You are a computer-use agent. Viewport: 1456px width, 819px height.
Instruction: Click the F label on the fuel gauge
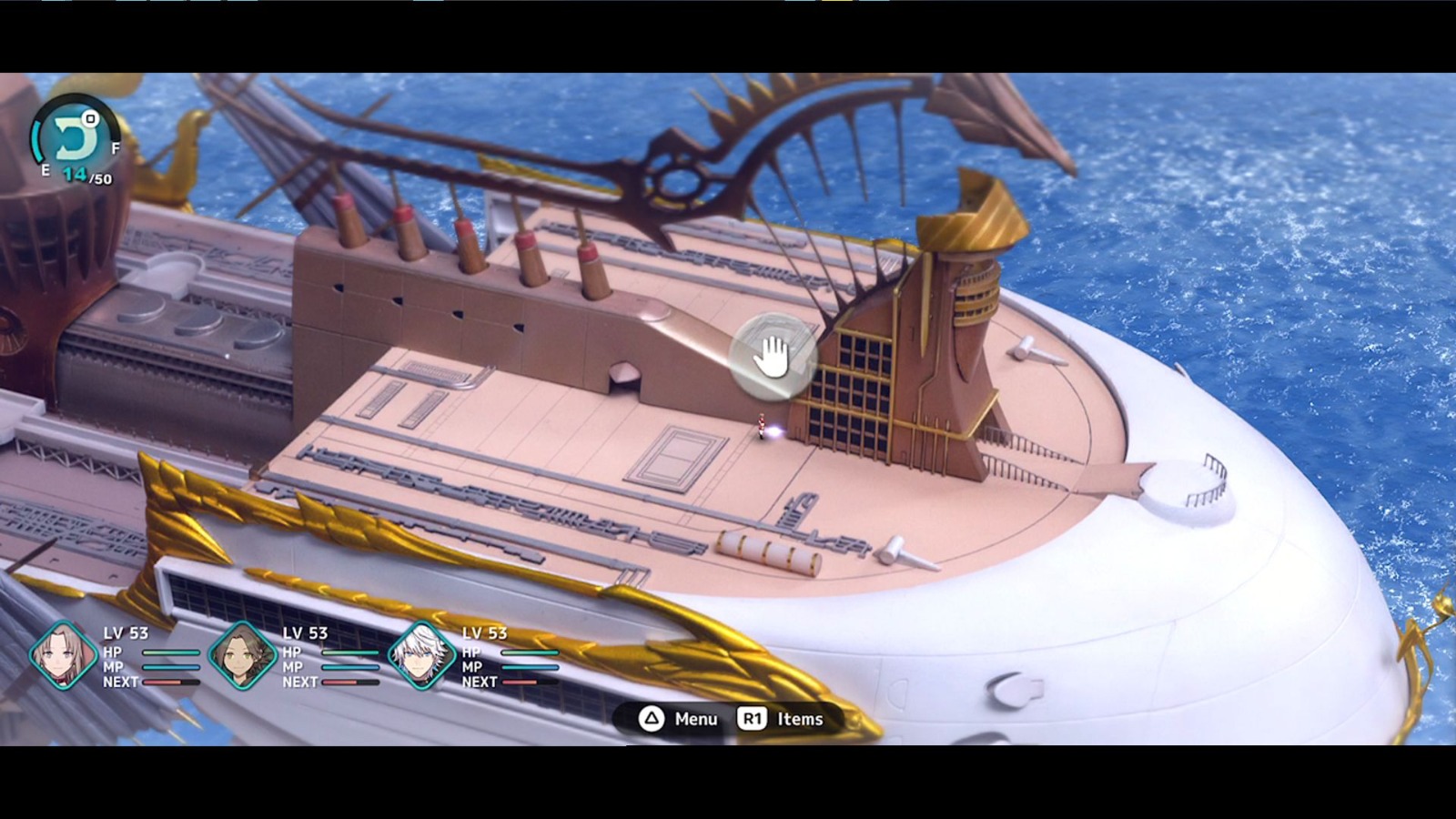coord(115,148)
